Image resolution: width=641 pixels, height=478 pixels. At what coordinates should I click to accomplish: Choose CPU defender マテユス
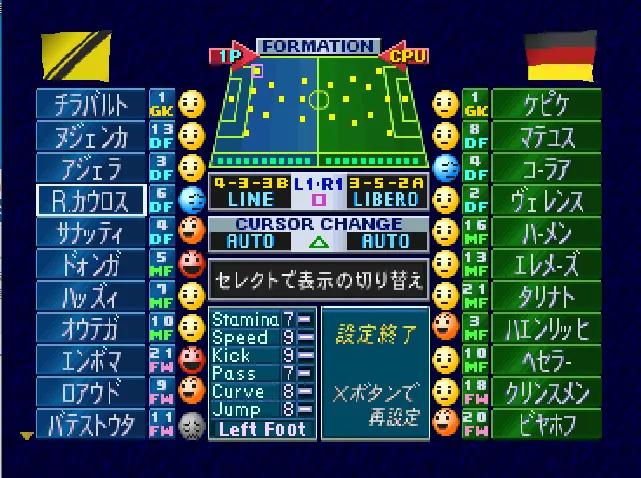(546, 136)
